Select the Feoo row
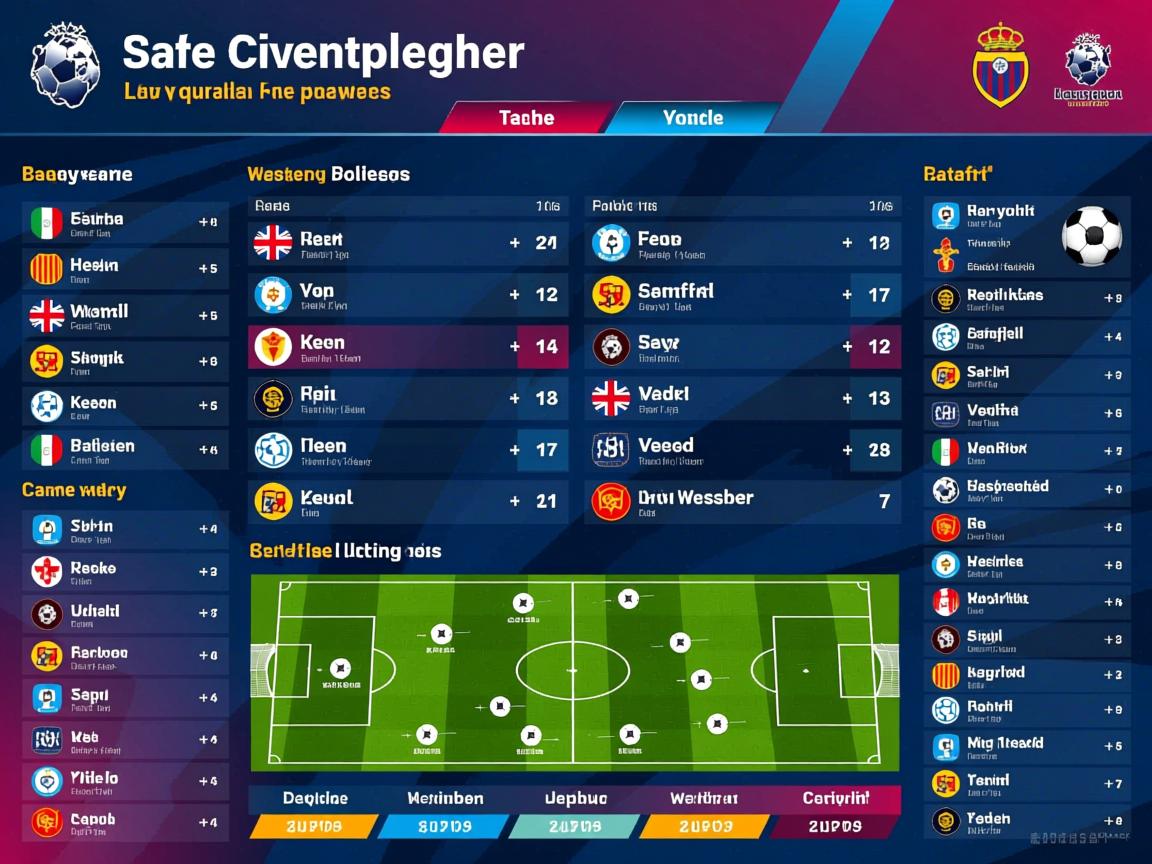1152x864 pixels. (x=742, y=243)
